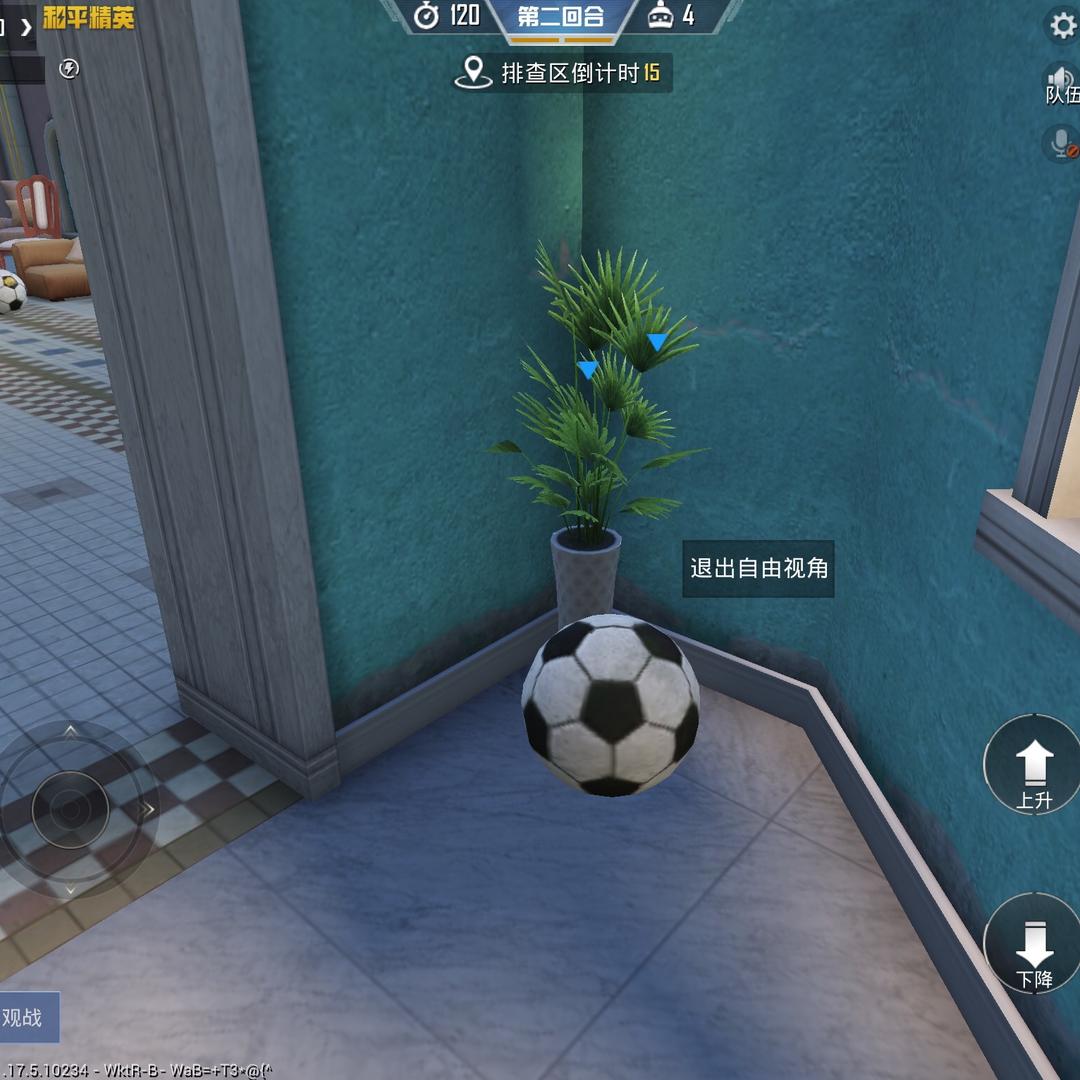Open the gear settings menu
This screenshot has height=1080, width=1080.
tap(1062, 25)
